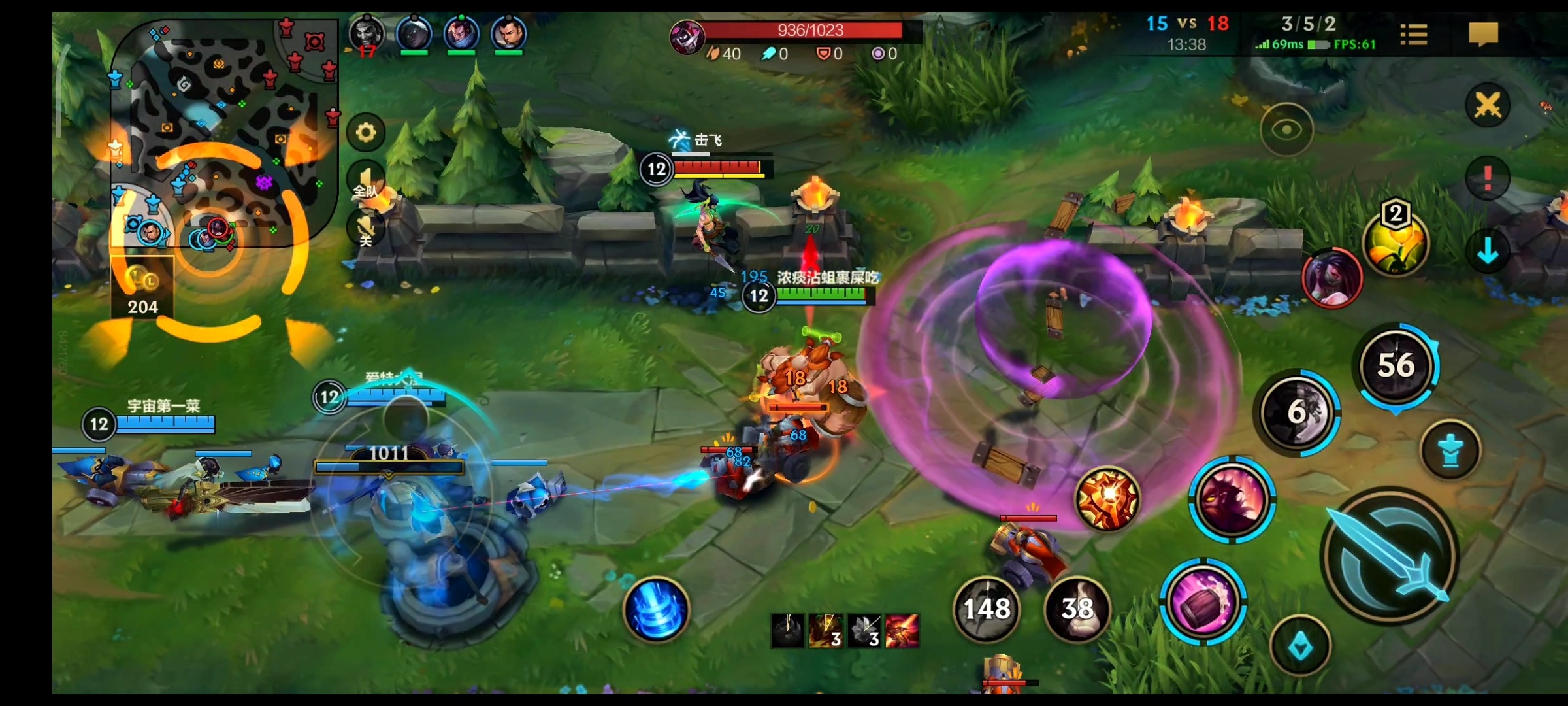This screenshot has width=1568, height=706.
Task: Activate the blue recall button
Action: pyautogui.click(x=656, y=609)
